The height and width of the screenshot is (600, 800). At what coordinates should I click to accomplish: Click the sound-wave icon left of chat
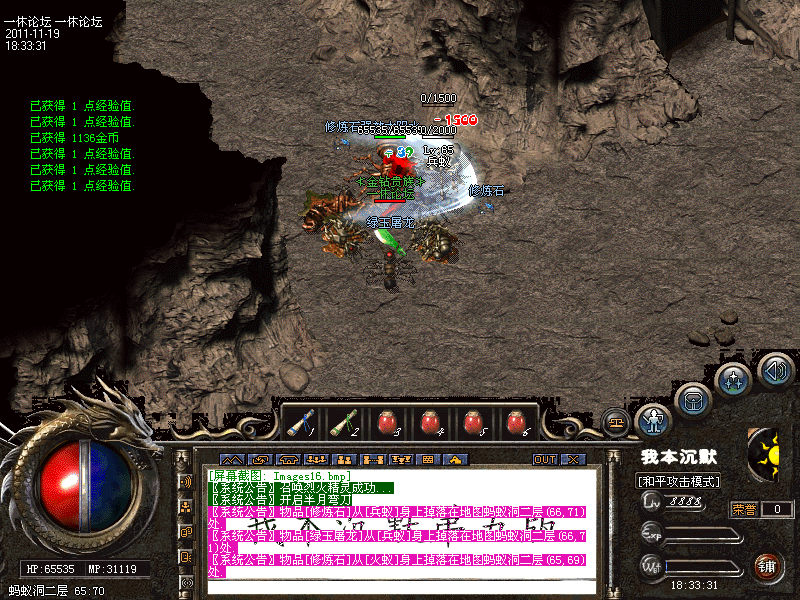pyautogui.click(x=186, y=481)
